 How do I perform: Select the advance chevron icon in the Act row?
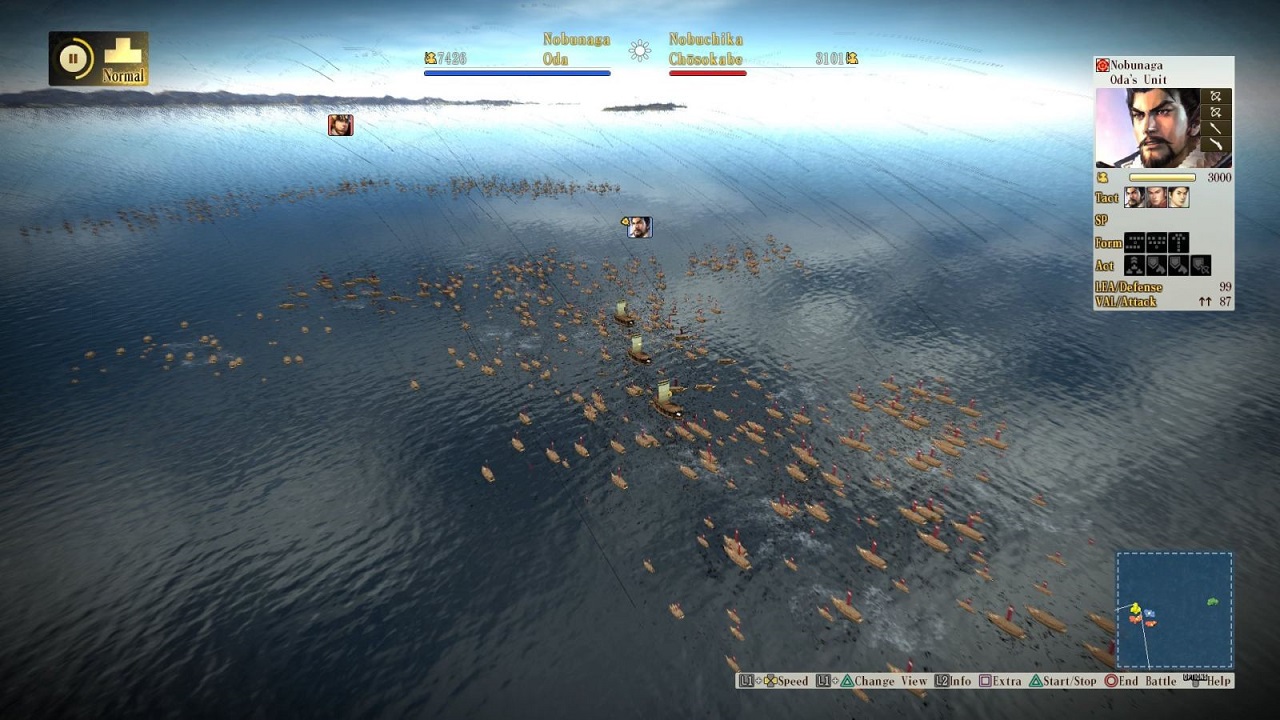1134,265
